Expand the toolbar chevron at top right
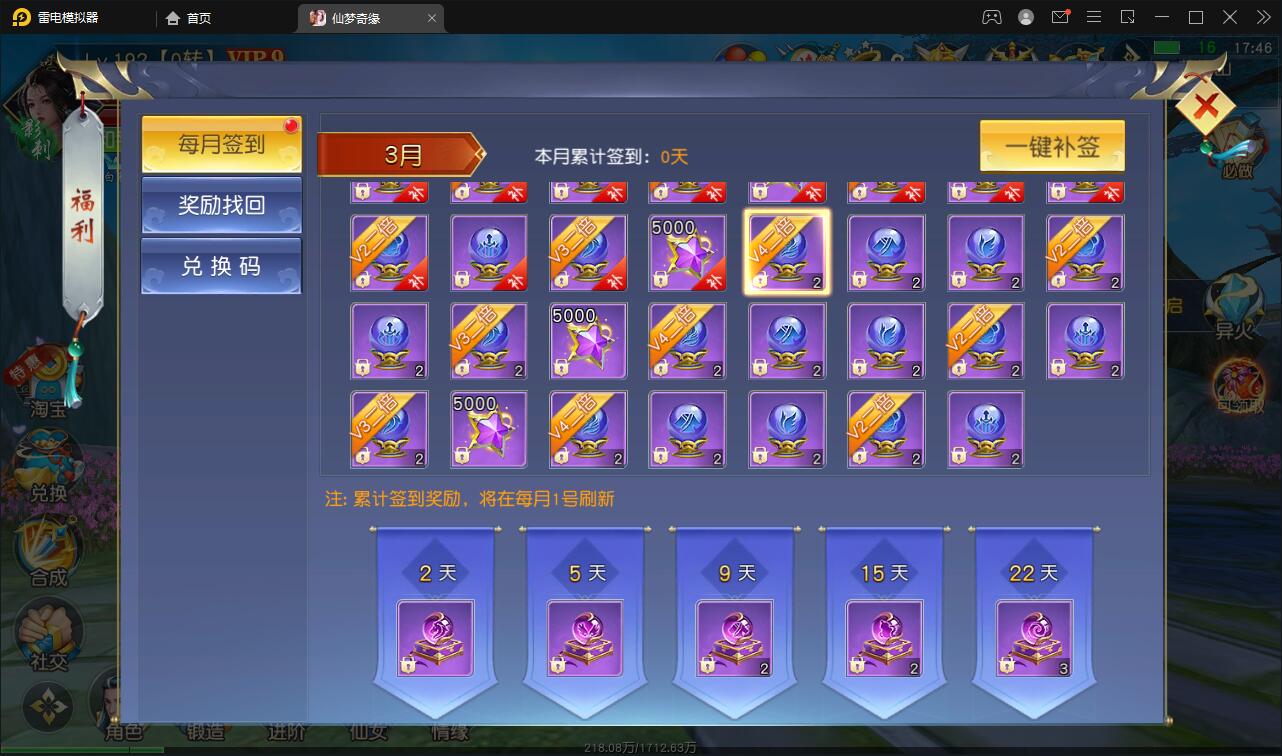This screenshot has width=1282, height=756. point(1262,17)
